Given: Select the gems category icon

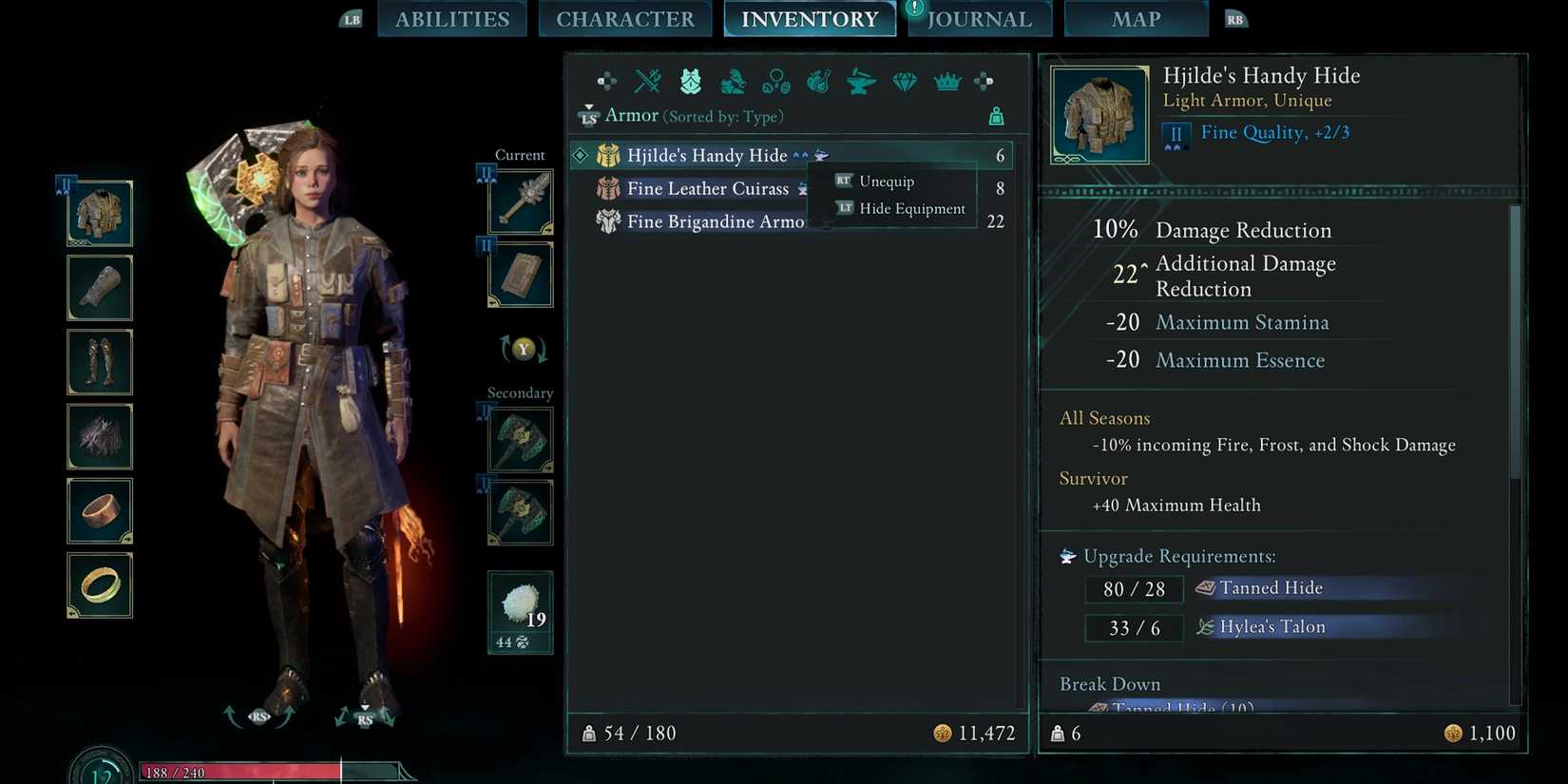Looking at the screenshot, I should (x=904, y=82).
